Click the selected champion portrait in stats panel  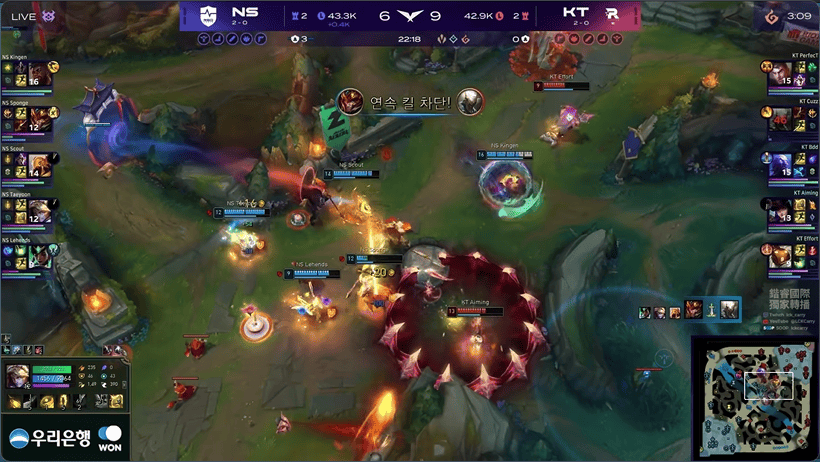[18, 375]
